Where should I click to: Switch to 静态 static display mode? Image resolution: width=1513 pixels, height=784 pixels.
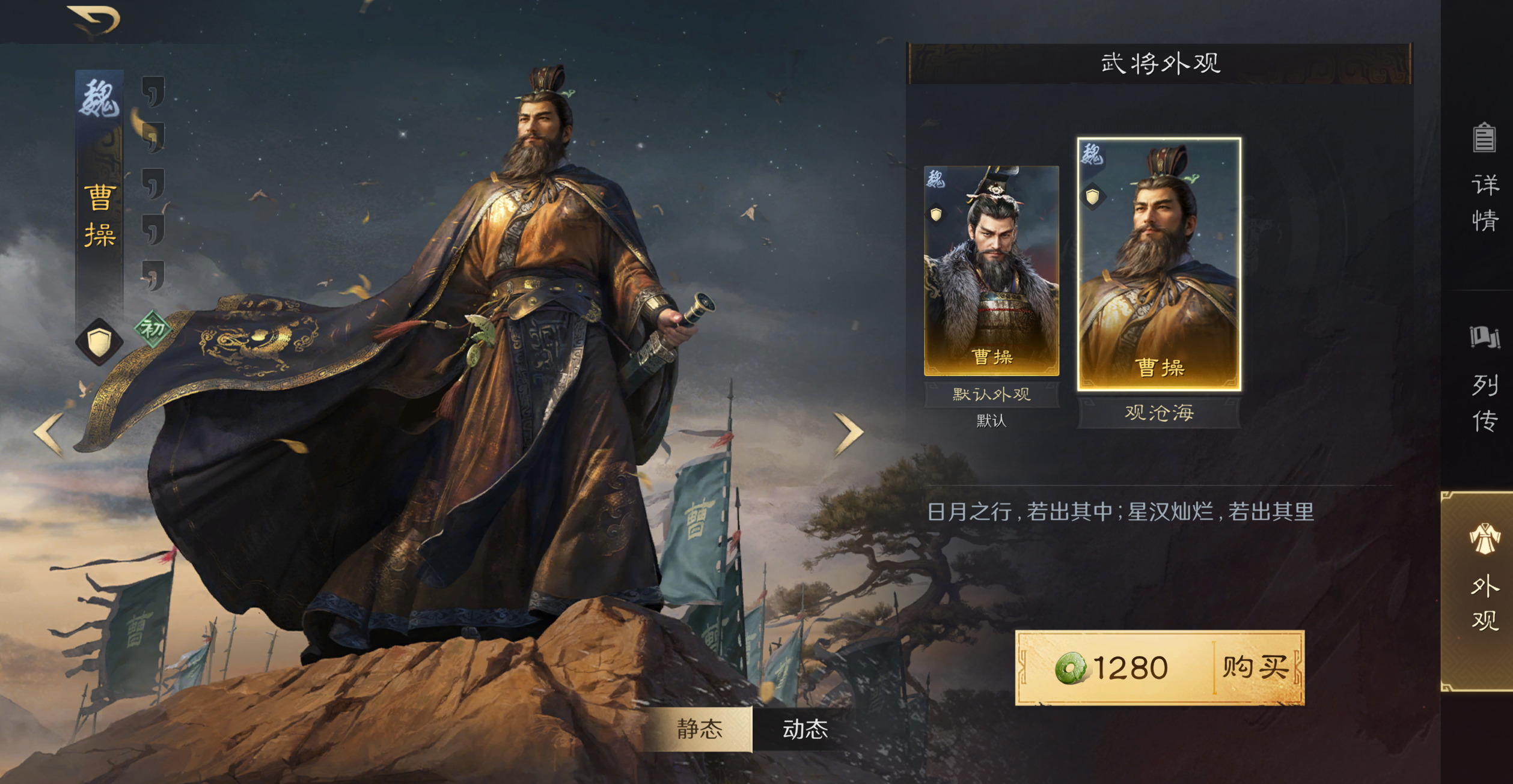pyautogui.click(x=699, y=729)
